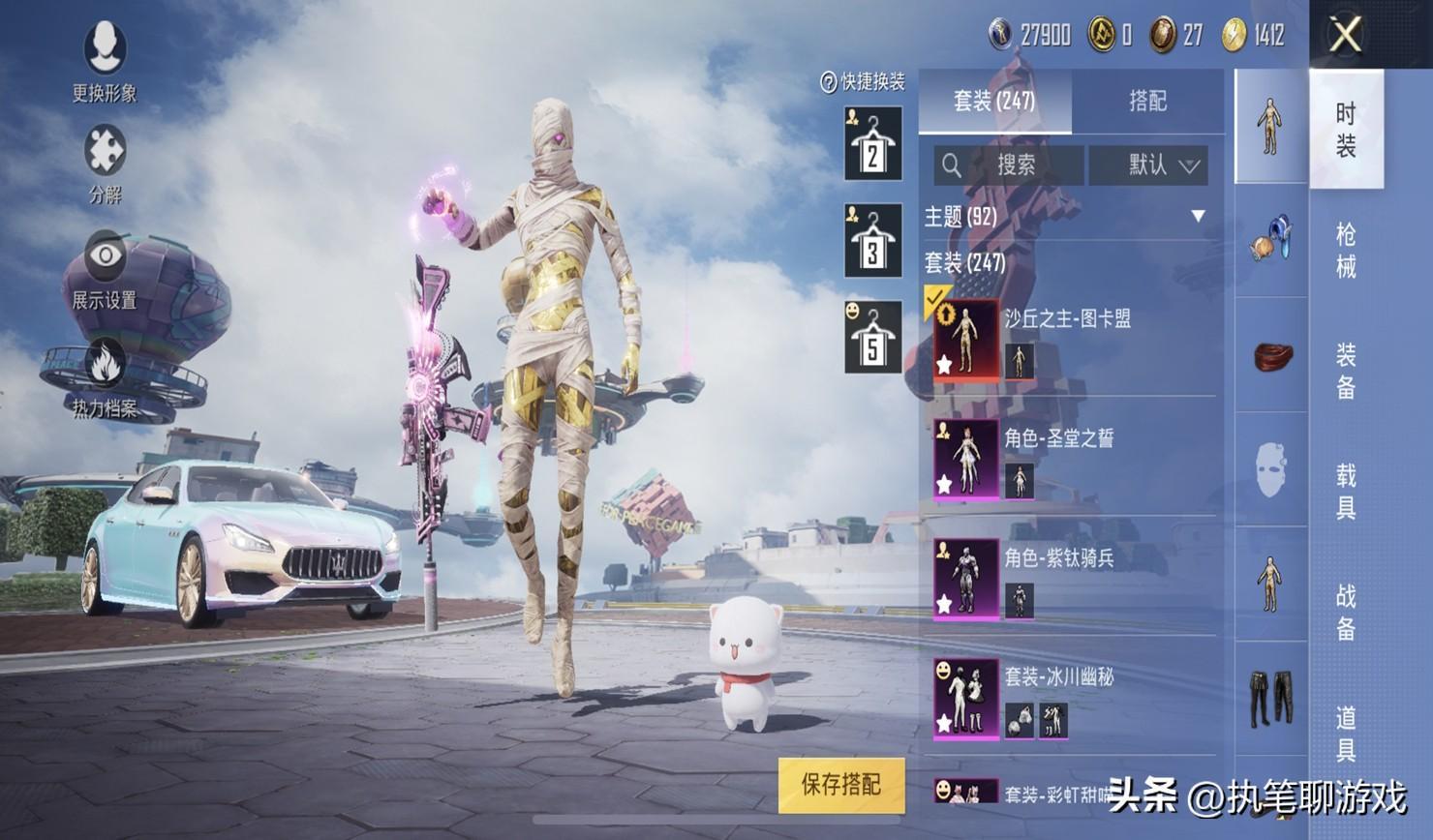This screenshot has width=1433, height=840.
Task: Open 展示设置 display settings
Action: coord(105,269)
